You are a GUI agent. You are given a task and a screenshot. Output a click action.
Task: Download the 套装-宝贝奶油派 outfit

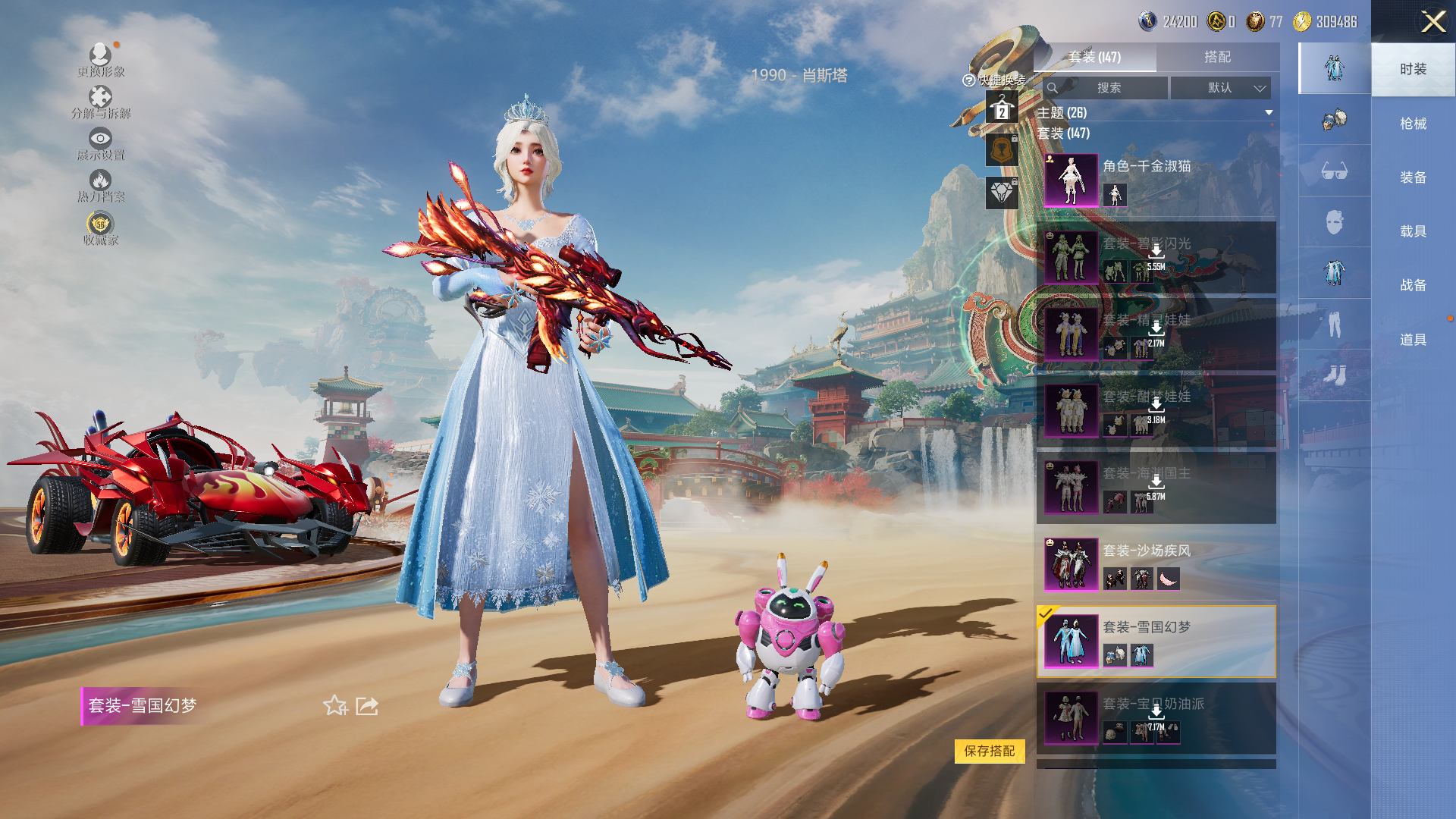coord(1156,713)
